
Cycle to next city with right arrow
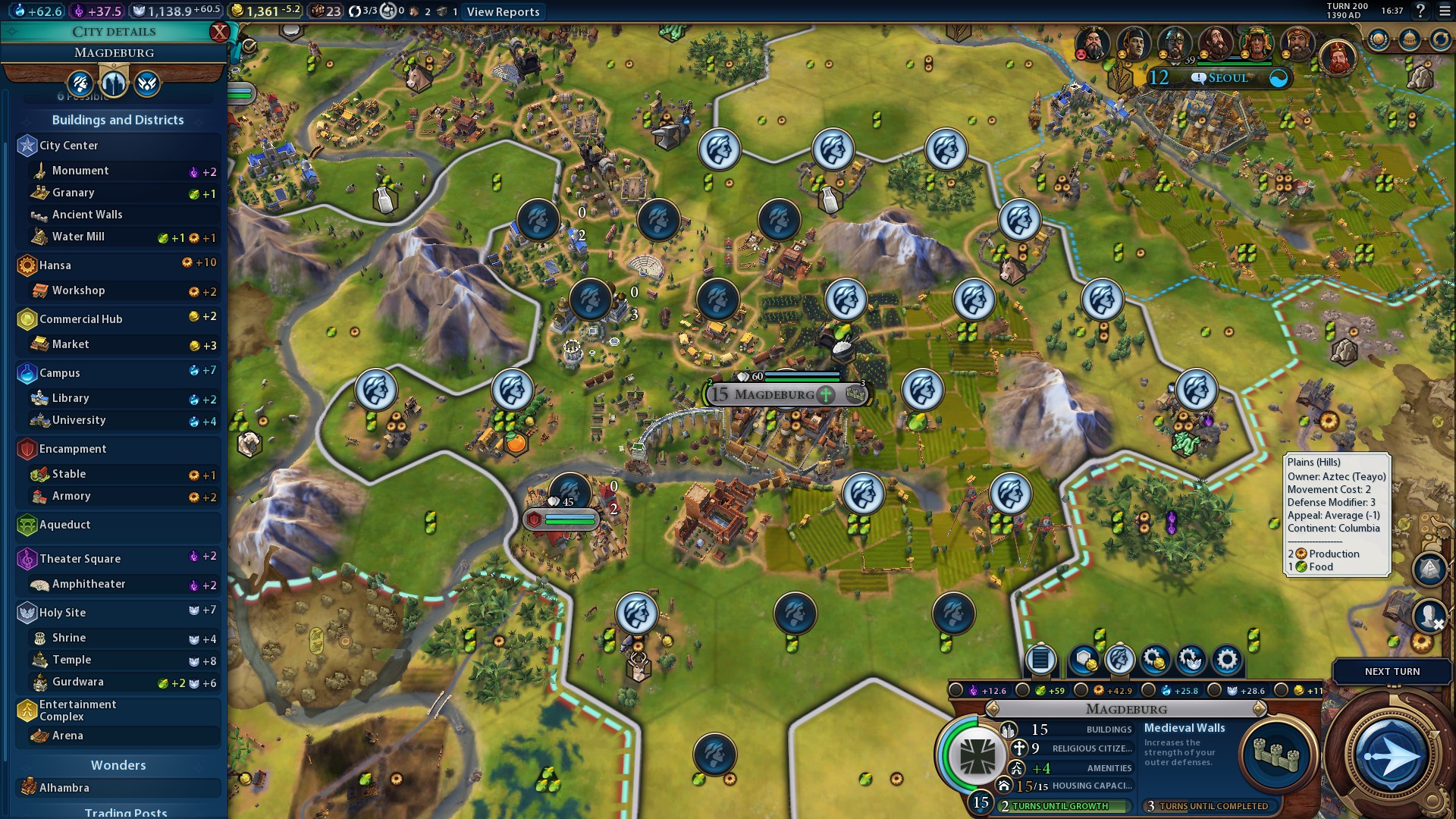click(x=1259, y=709)
